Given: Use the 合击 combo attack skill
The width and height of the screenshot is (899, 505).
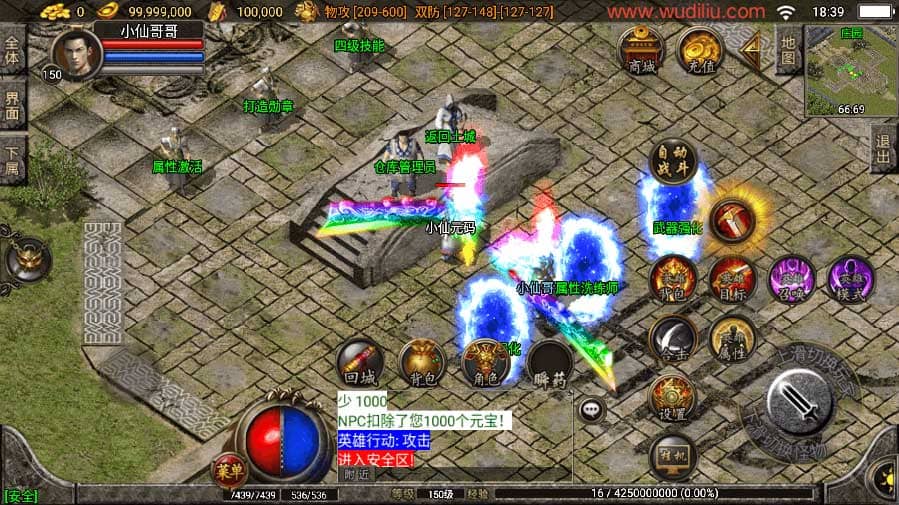Looking at the screenshot, I should 673,339.
